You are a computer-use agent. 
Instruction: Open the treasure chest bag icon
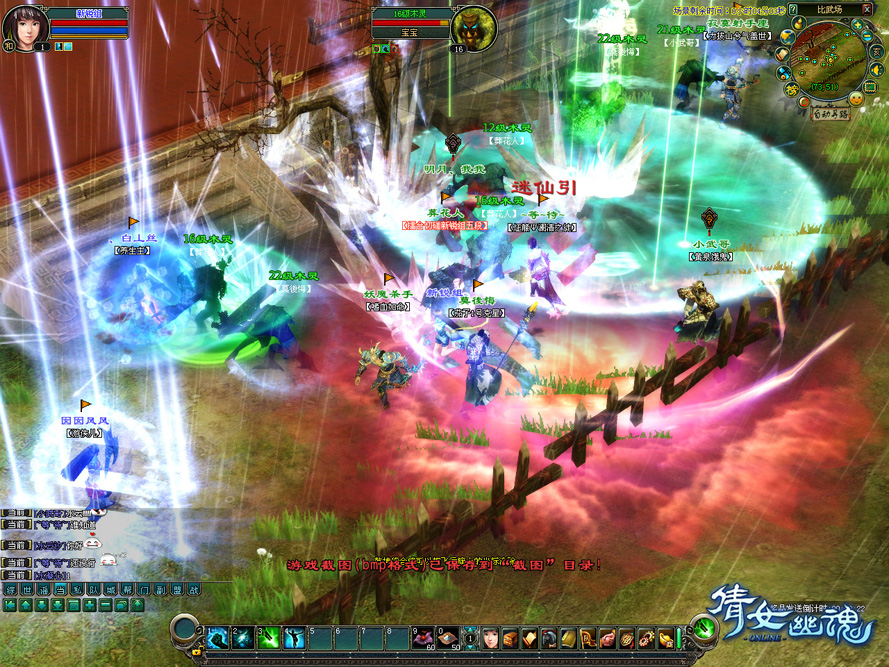(510, 637)
